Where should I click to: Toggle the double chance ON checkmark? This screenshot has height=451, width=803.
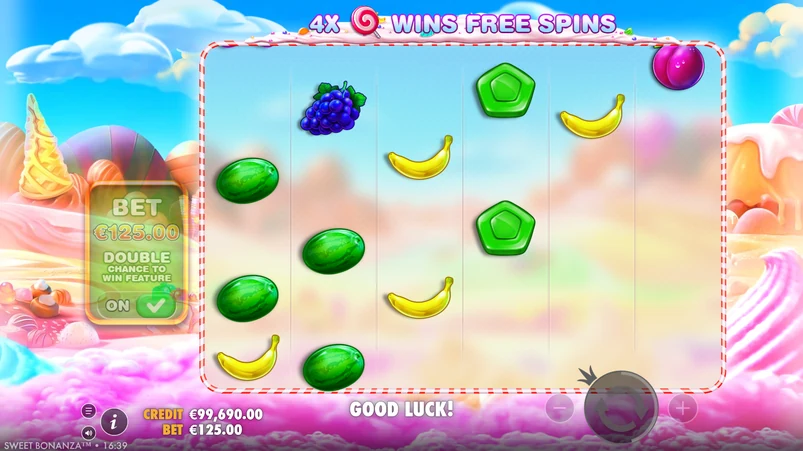154,305
